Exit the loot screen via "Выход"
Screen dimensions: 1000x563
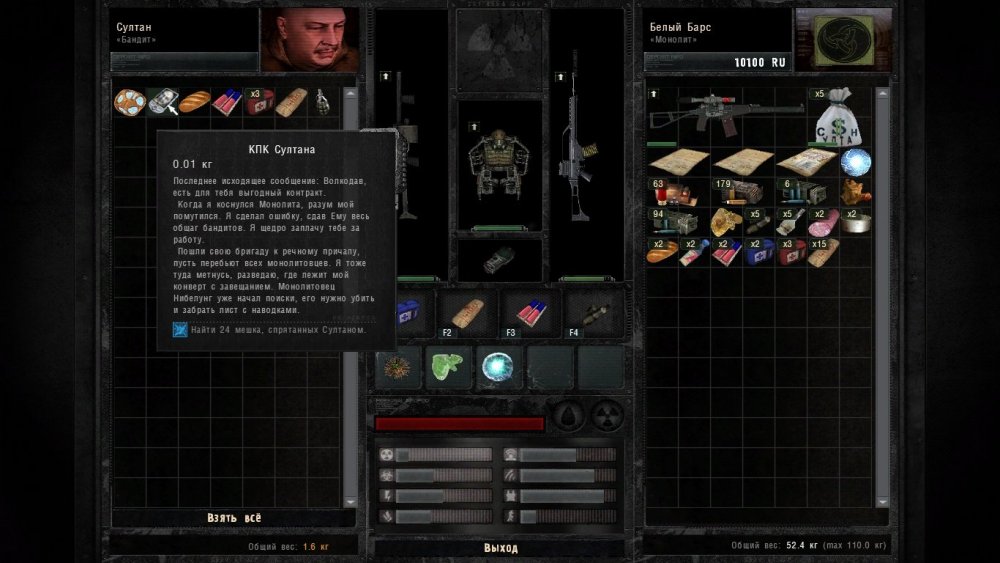pyautogui.click(x=500, y=548)
